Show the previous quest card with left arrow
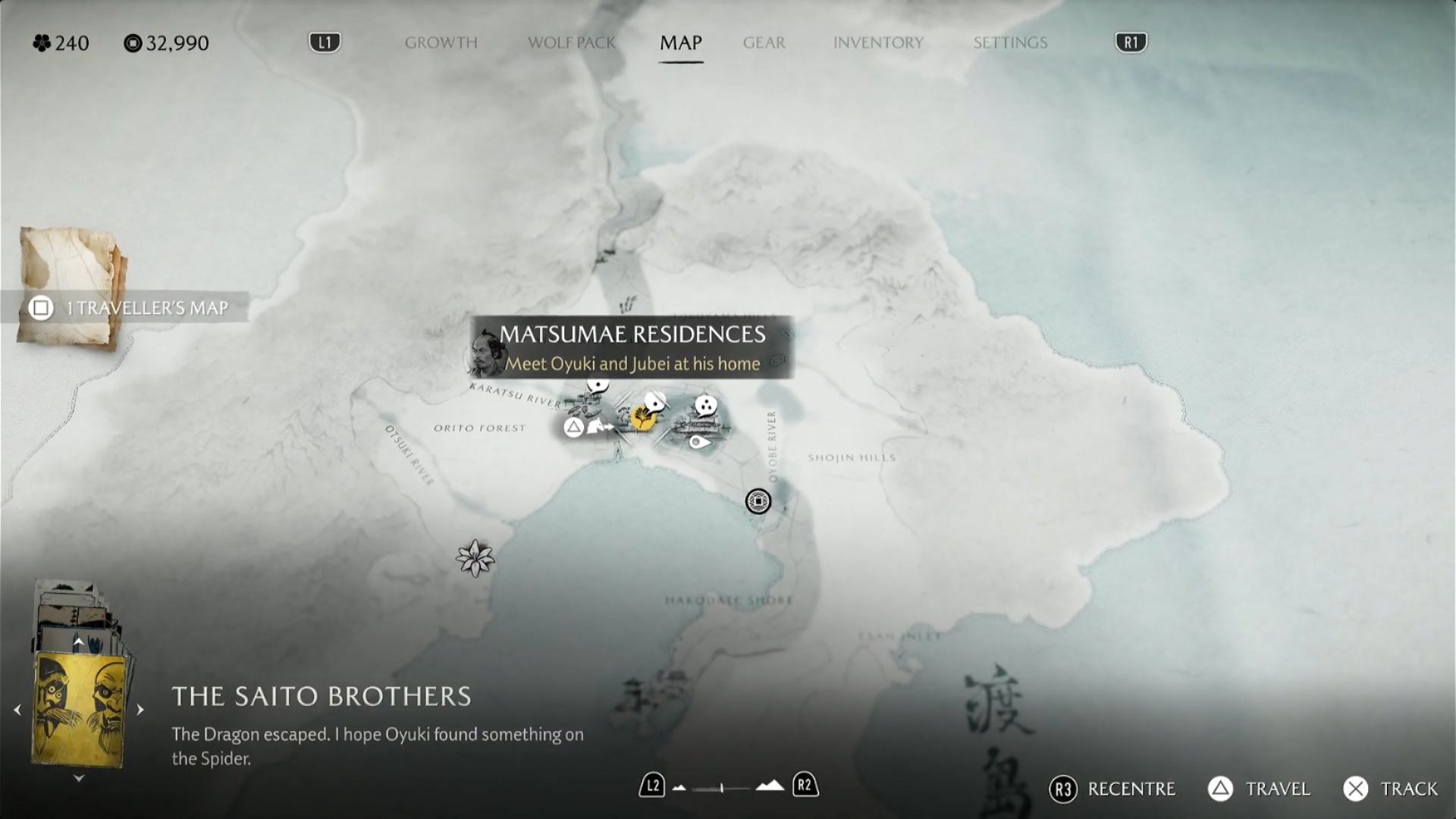Screen dimensions: 1456x819 click(x=17, y=710)
